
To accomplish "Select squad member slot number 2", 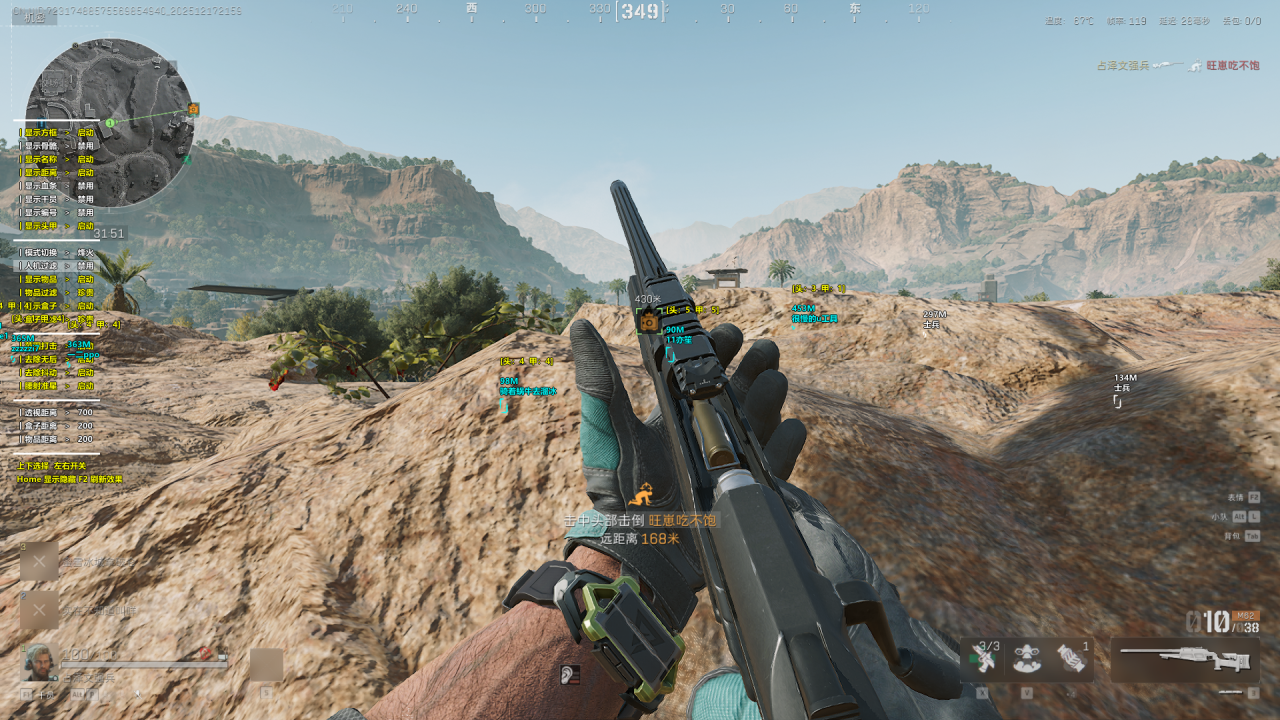I will [x=39, y=609].
